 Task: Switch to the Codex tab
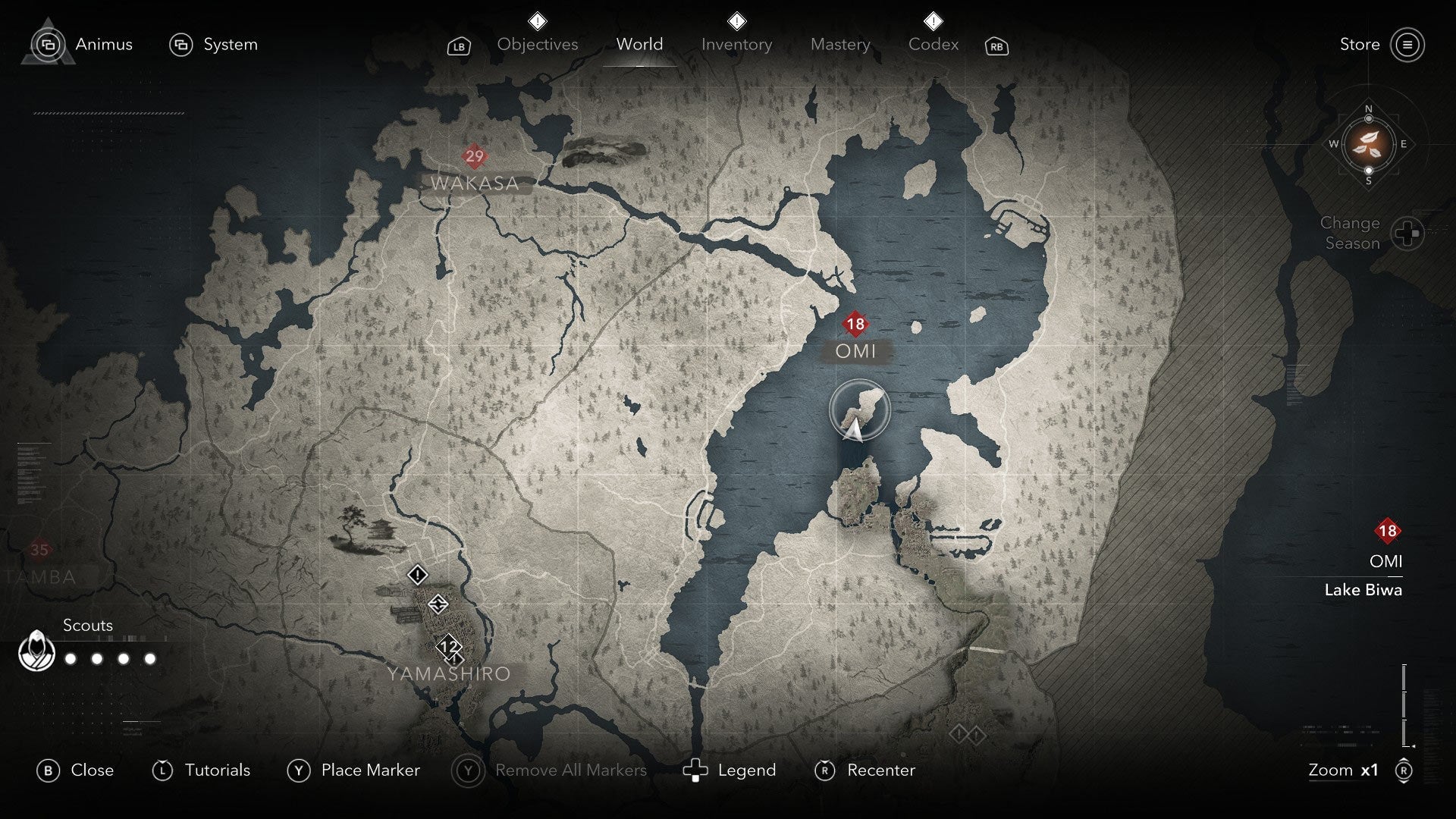[x=934, y=44]
